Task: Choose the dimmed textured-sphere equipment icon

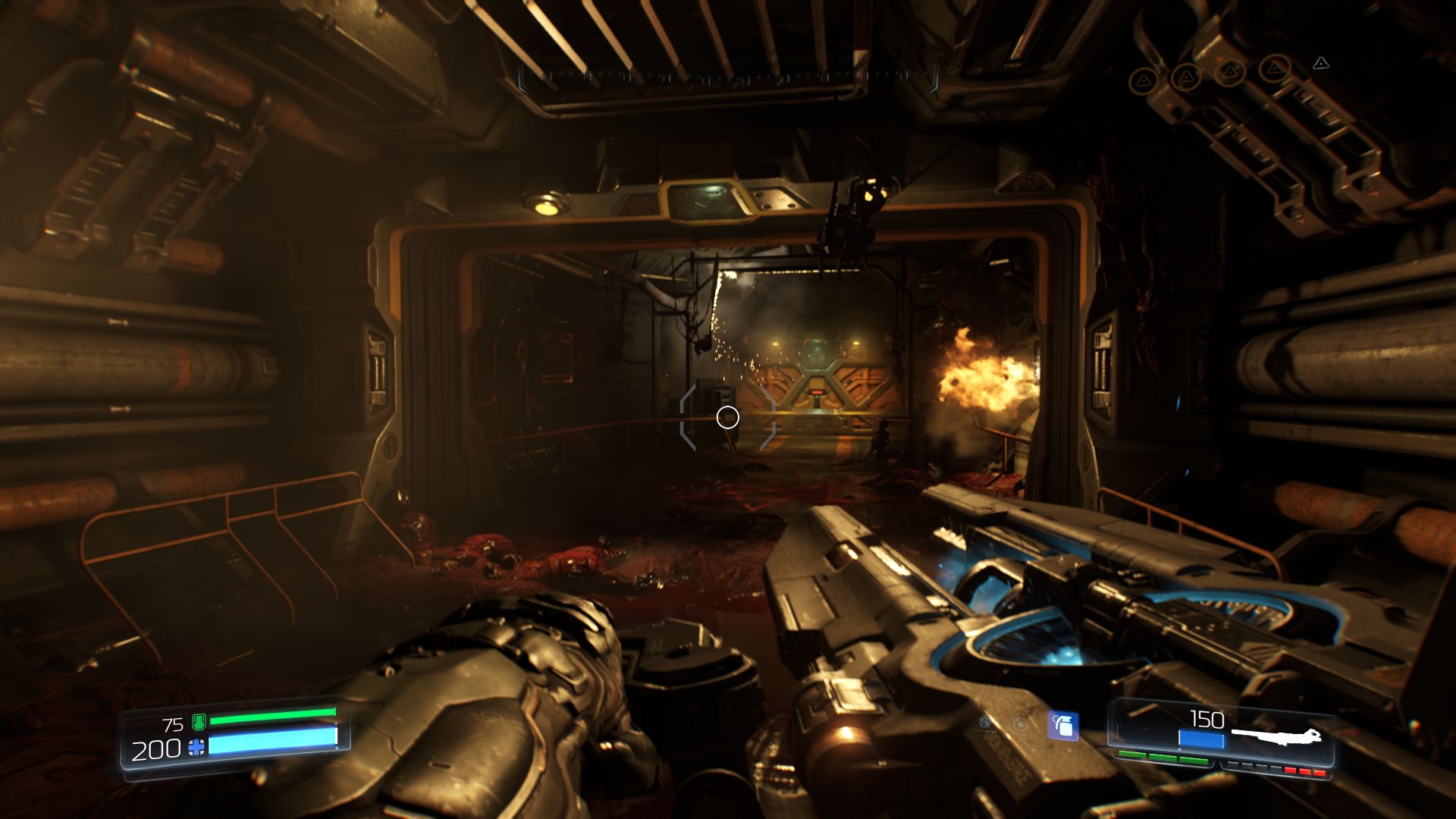Action: [x=986, y=723]
